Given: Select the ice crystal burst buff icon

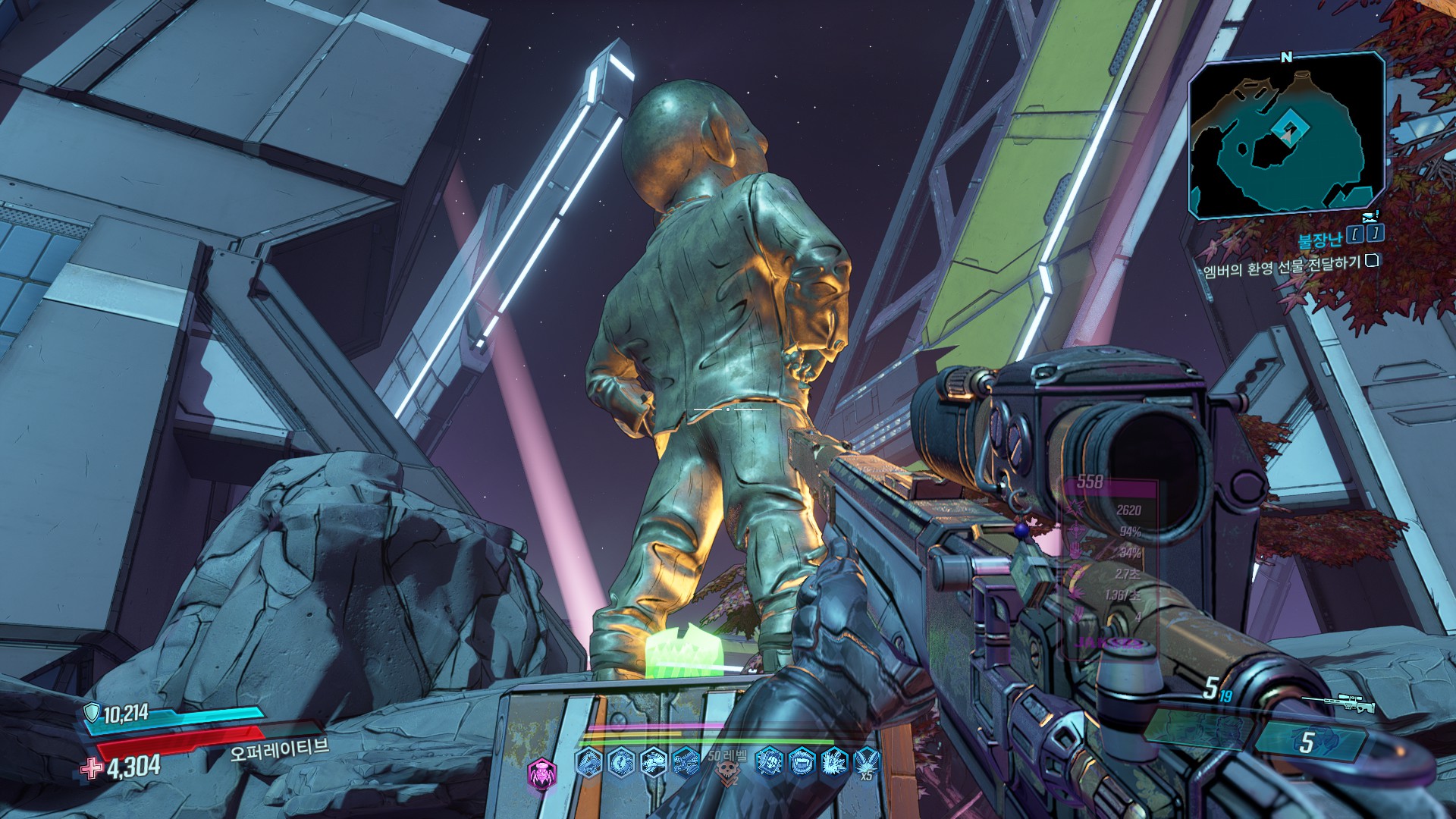Looking at the screenshot, I should (x=834, y=761).
